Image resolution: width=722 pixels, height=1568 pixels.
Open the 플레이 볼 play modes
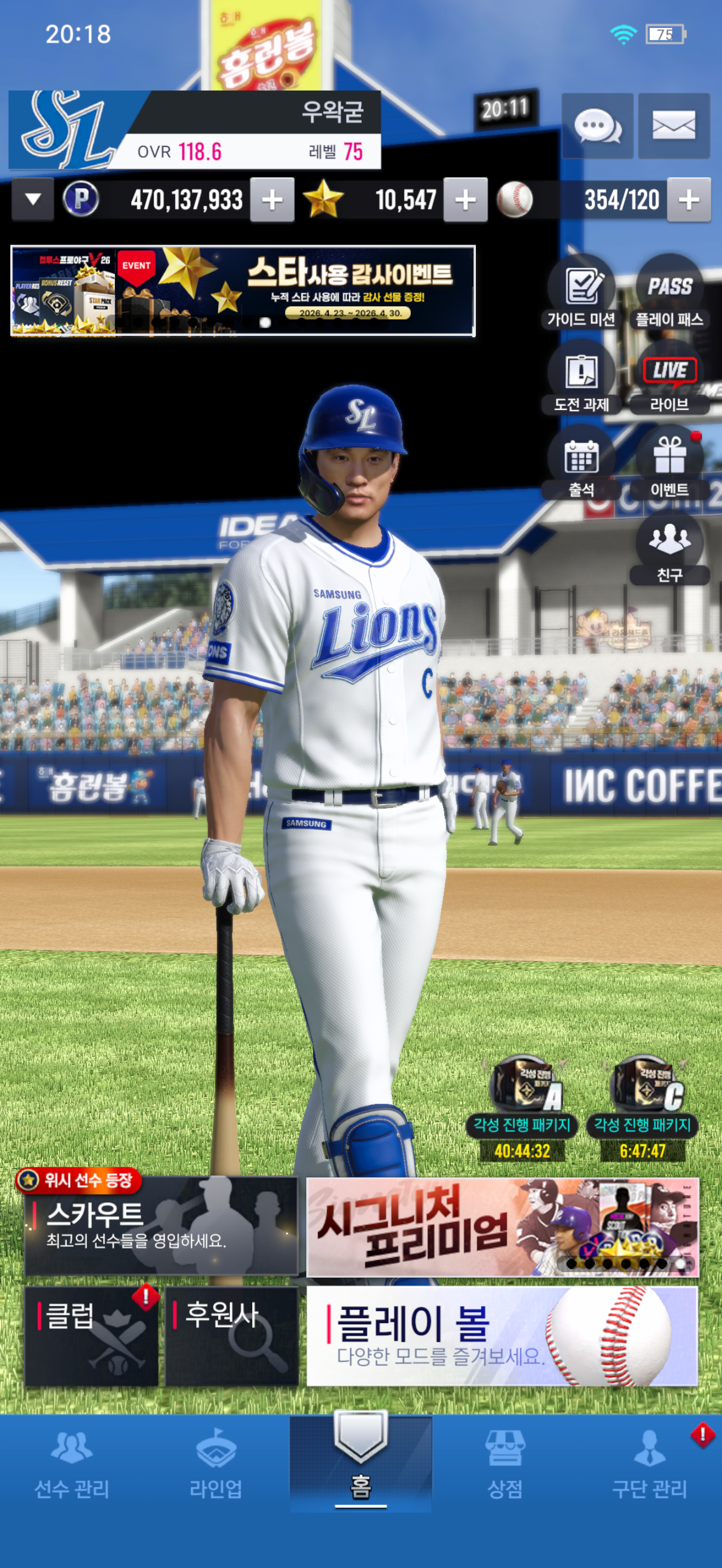[502, 1336]
